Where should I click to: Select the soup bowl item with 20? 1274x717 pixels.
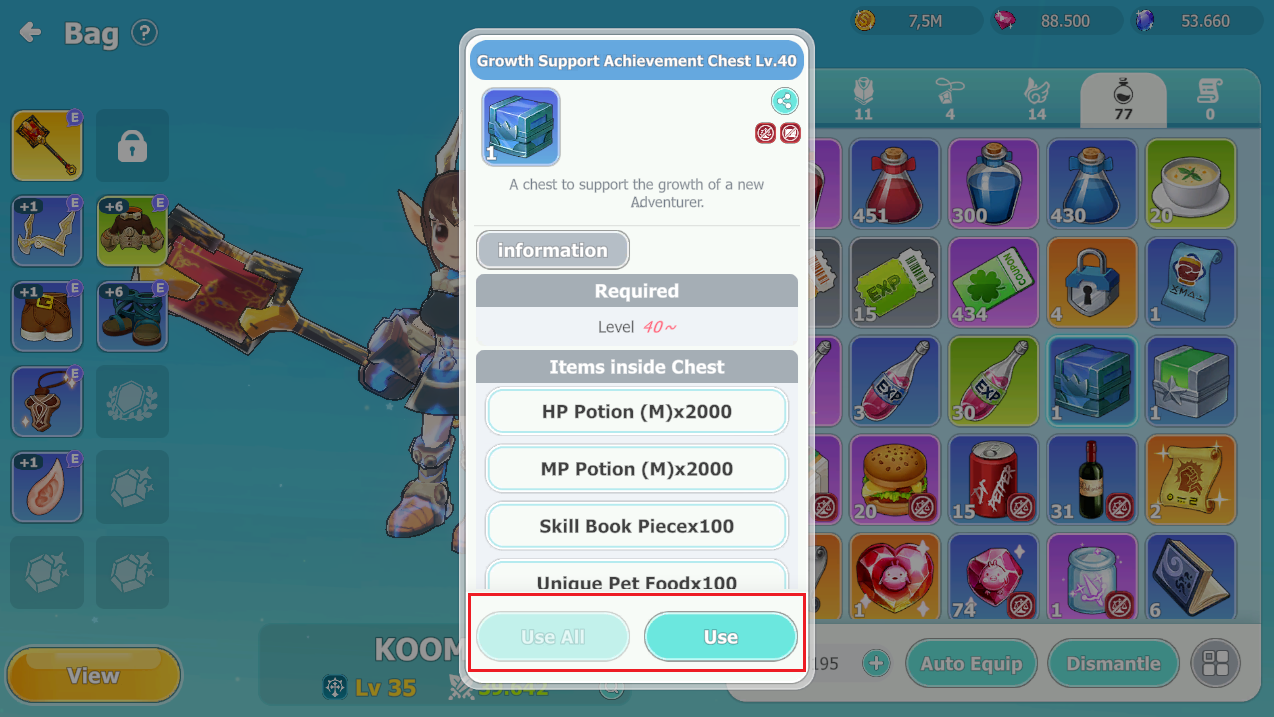[x=1191, y=184]
